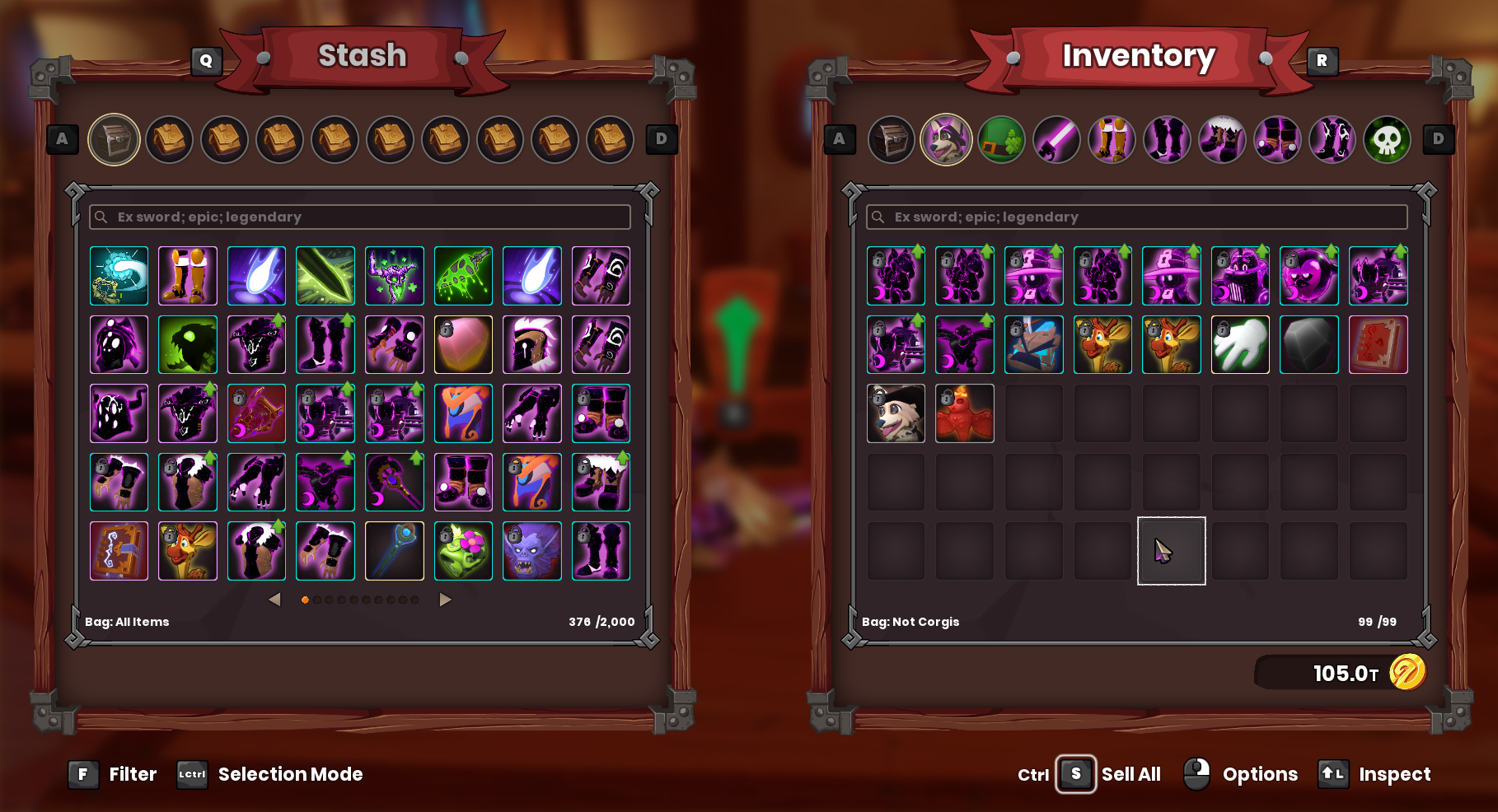
Task: Click the Options control
Action: pyautogui.click(x=1260, y=774)
